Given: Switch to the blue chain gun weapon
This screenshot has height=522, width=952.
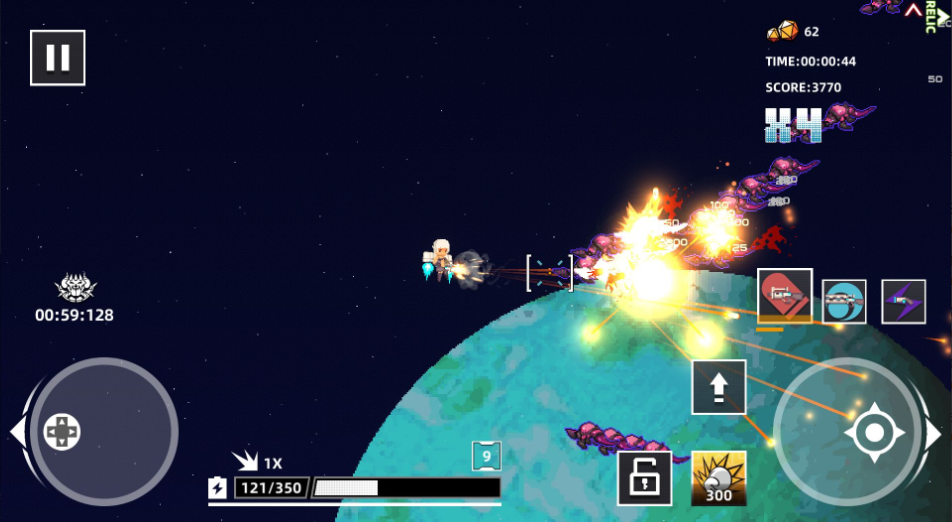Looking at the screenshot, I should [x=844, y=301].
